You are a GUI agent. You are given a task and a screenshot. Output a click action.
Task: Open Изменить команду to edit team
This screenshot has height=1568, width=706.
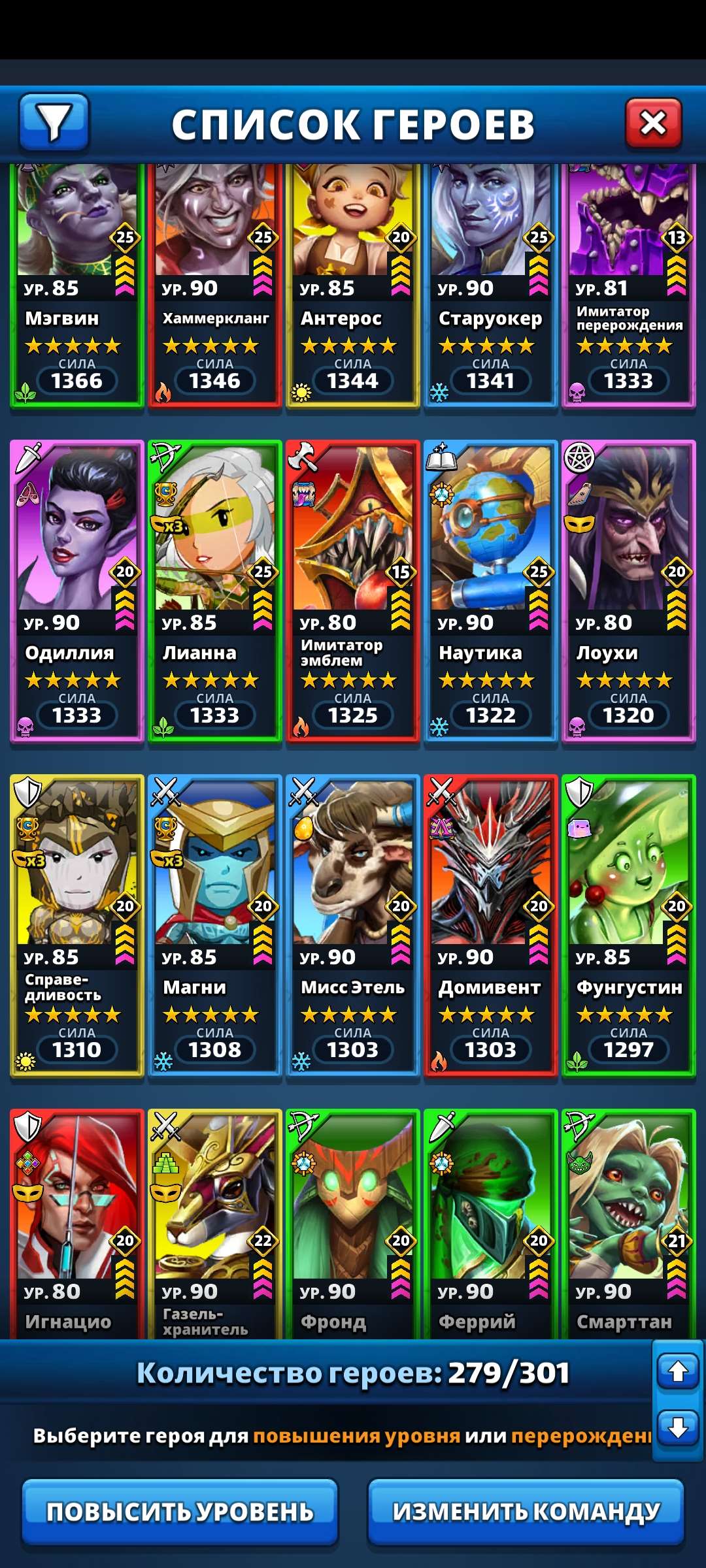point(526,1512)
